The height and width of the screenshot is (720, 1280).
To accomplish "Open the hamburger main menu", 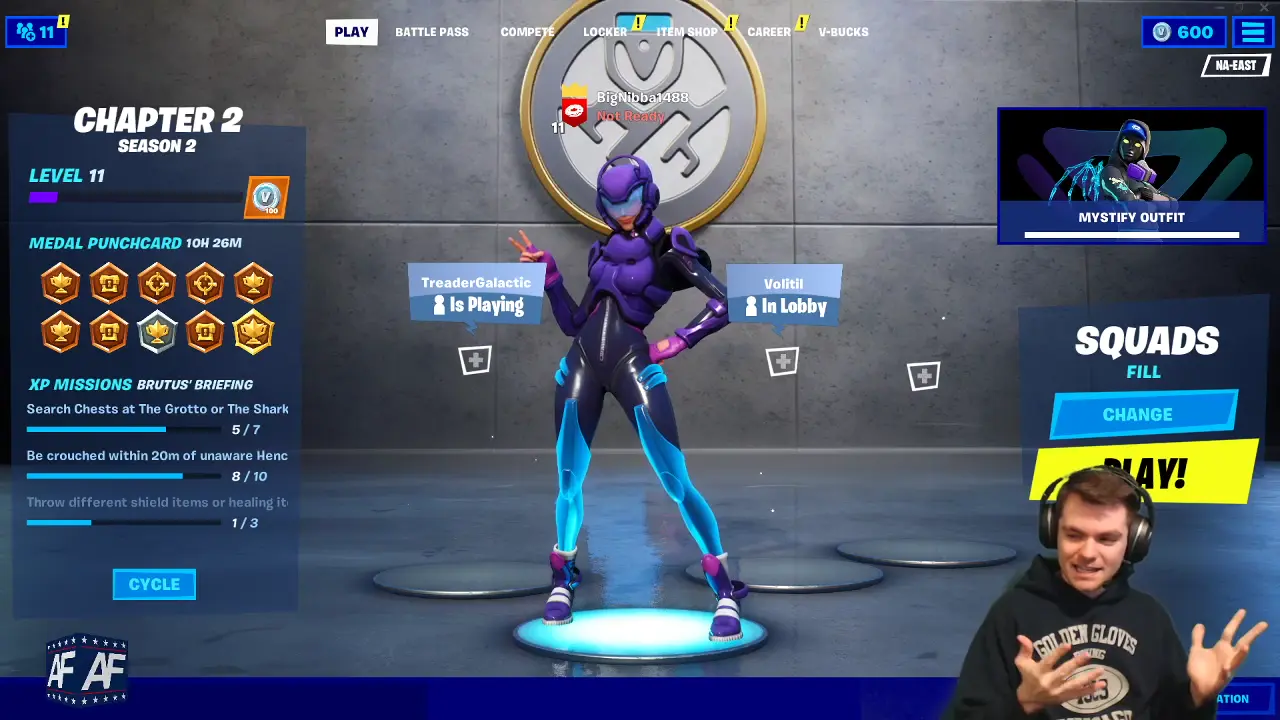I will (x=1253, y=32).
